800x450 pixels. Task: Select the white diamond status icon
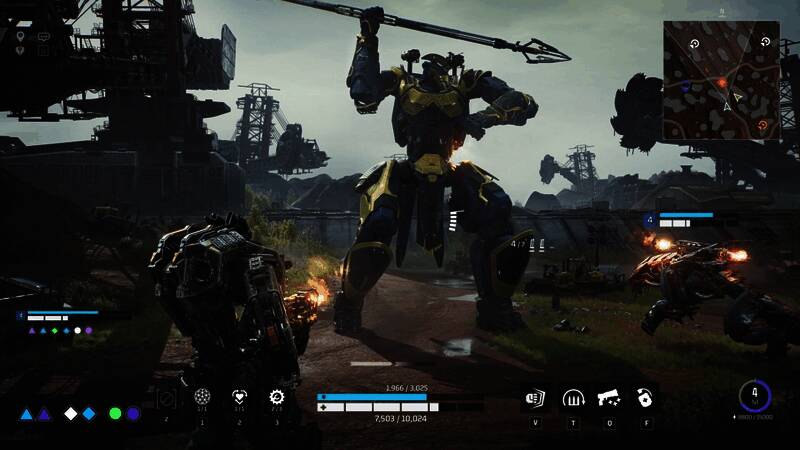[x=71, y=413]
